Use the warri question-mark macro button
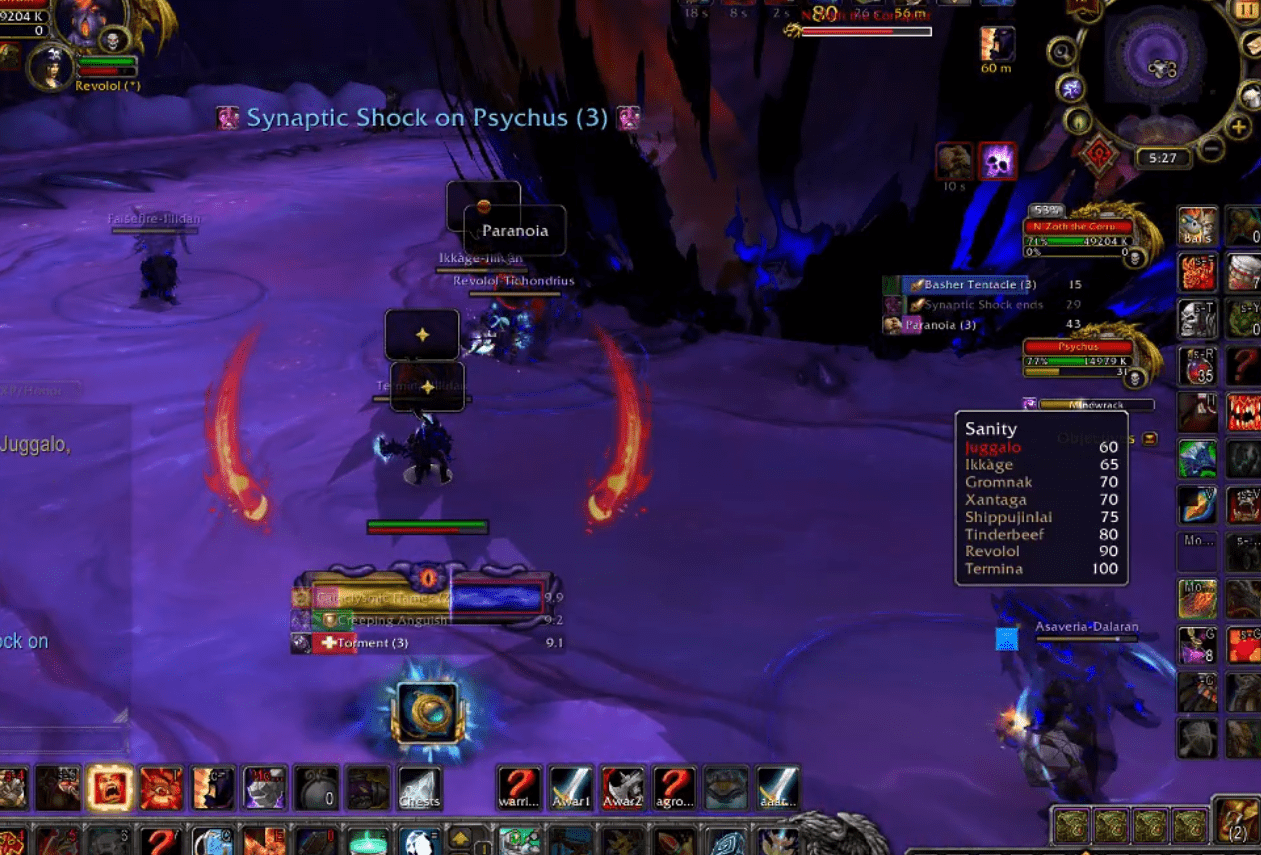This screenshot has height=855, width=1261. click(519, 788)
